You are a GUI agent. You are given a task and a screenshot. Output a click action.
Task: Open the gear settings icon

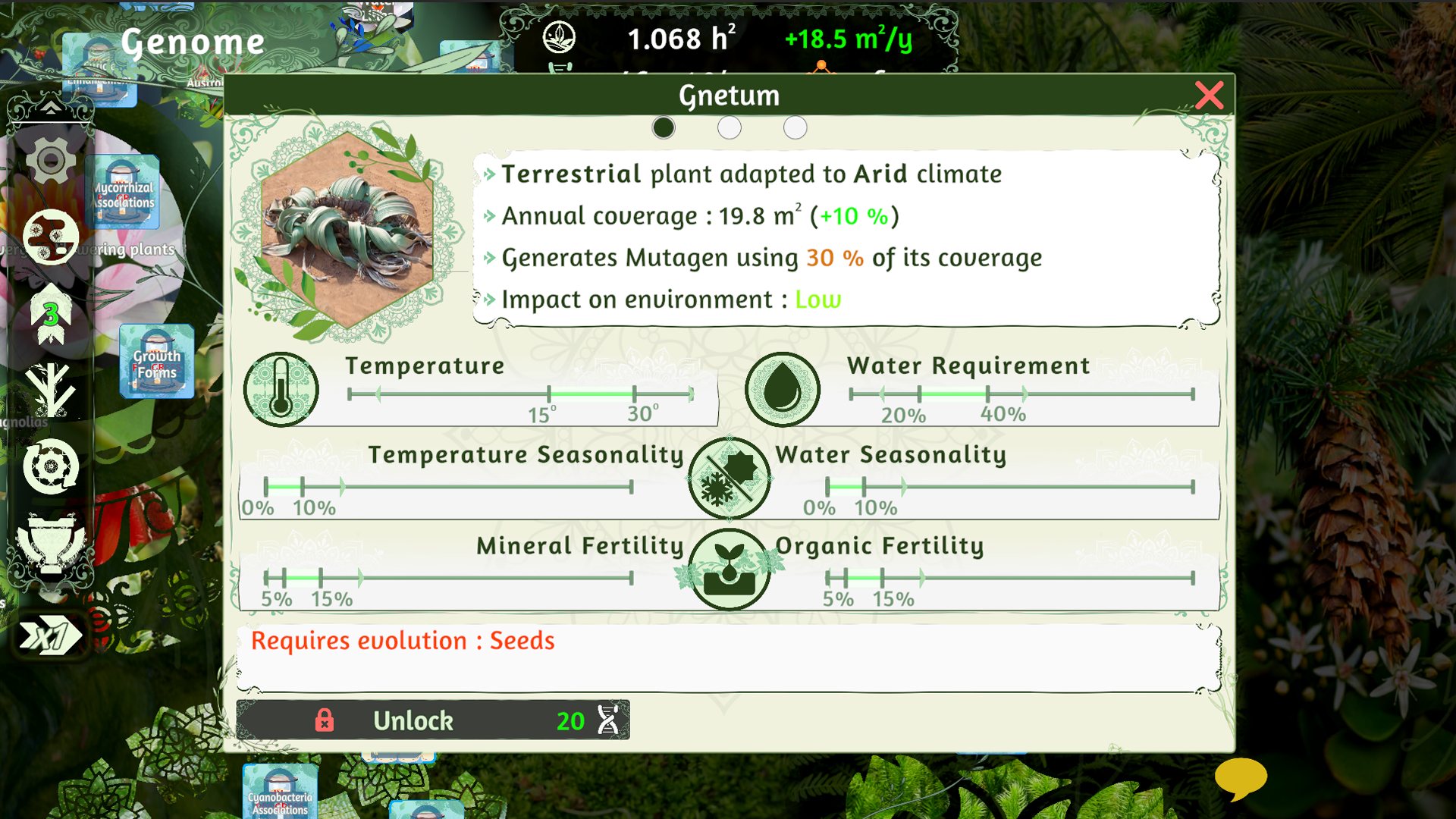coord(50,161)
